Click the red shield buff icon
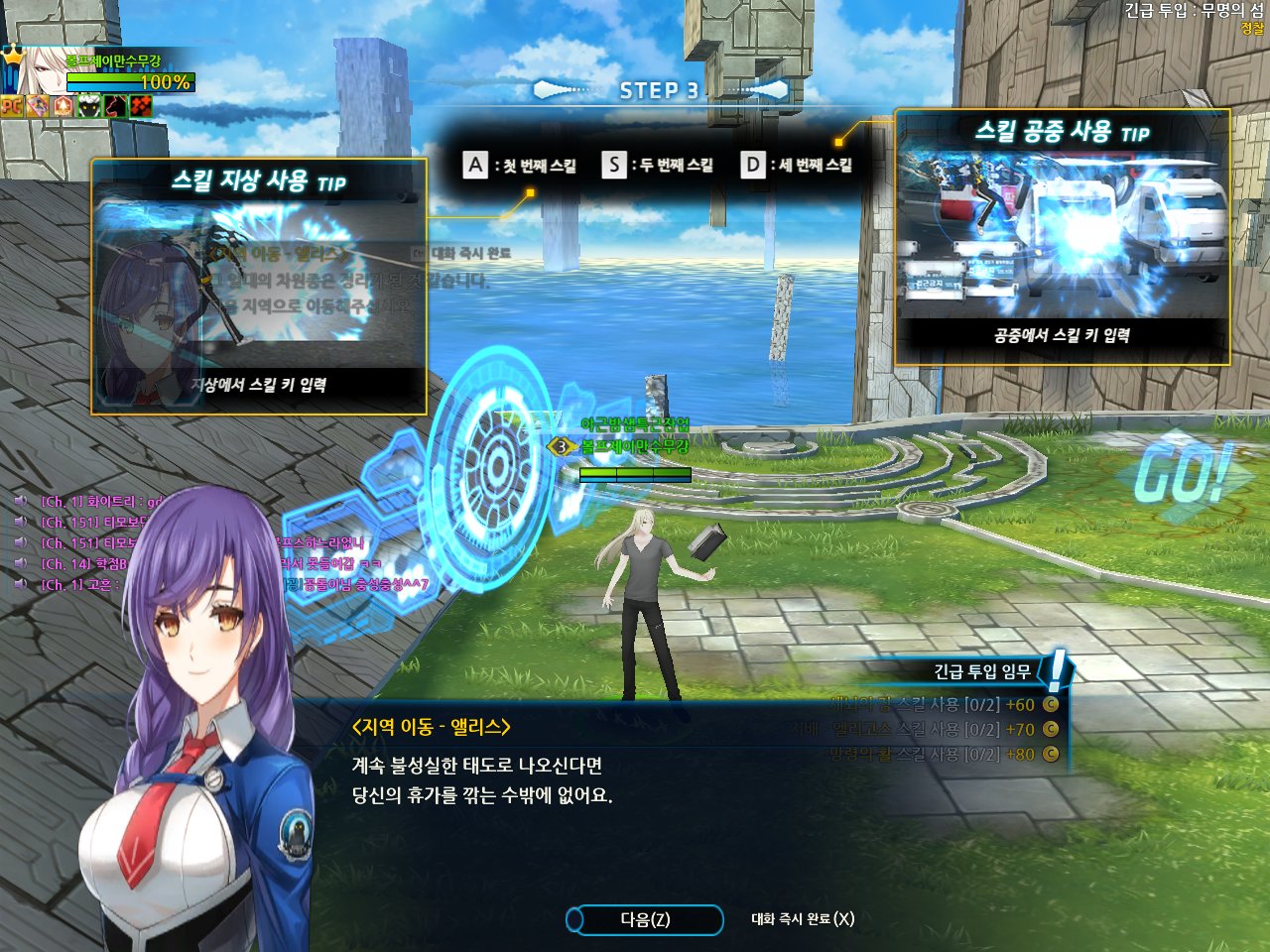The width and height of the screenshot is (1270, 952). pyautogui.click(x=62, y=105)
